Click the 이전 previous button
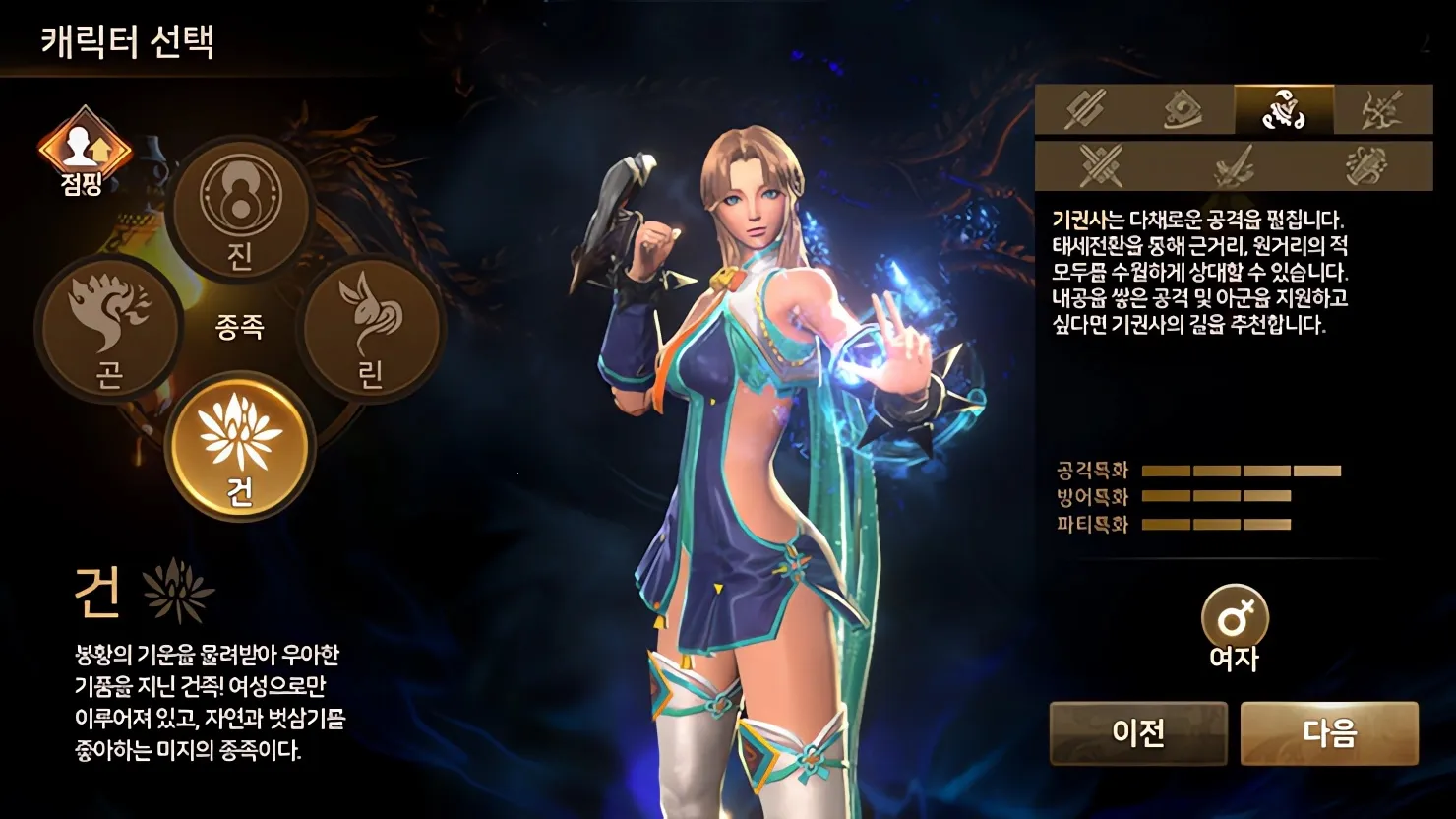Image resolution: width=1456 pixels, height=819 pixels. coord(1138,732)
